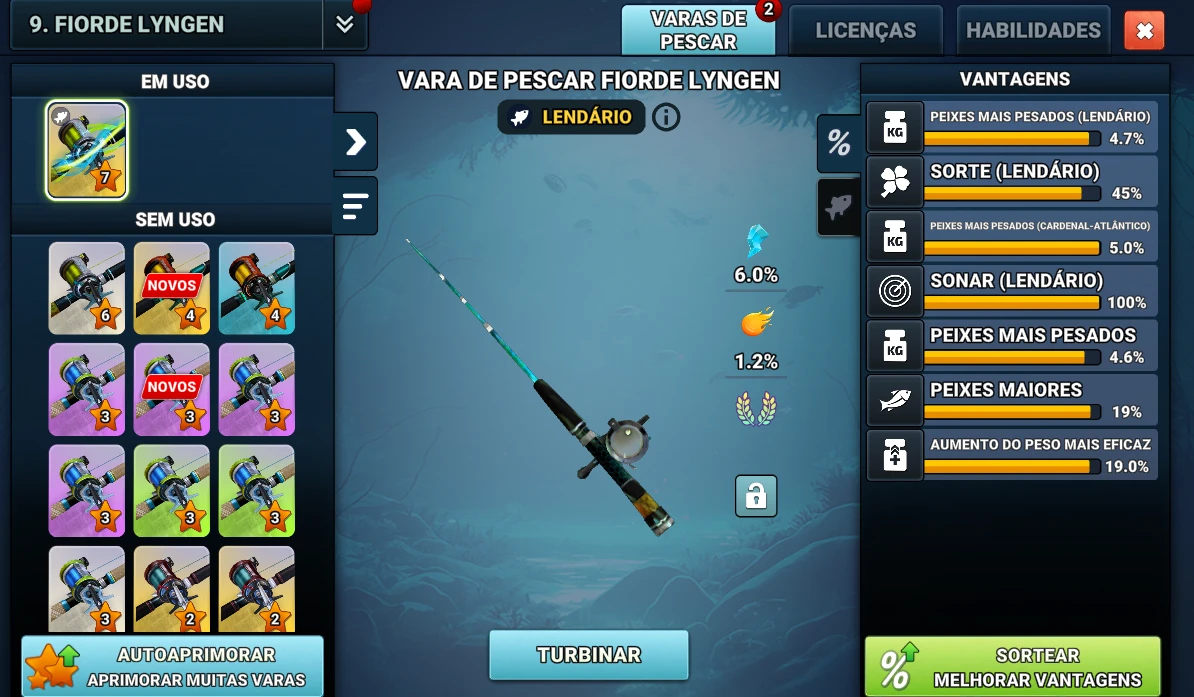Toggle the padlock lock on the rod
Image resolution: width=1194 pixels, height=697 pixels.
coord(755,496)
